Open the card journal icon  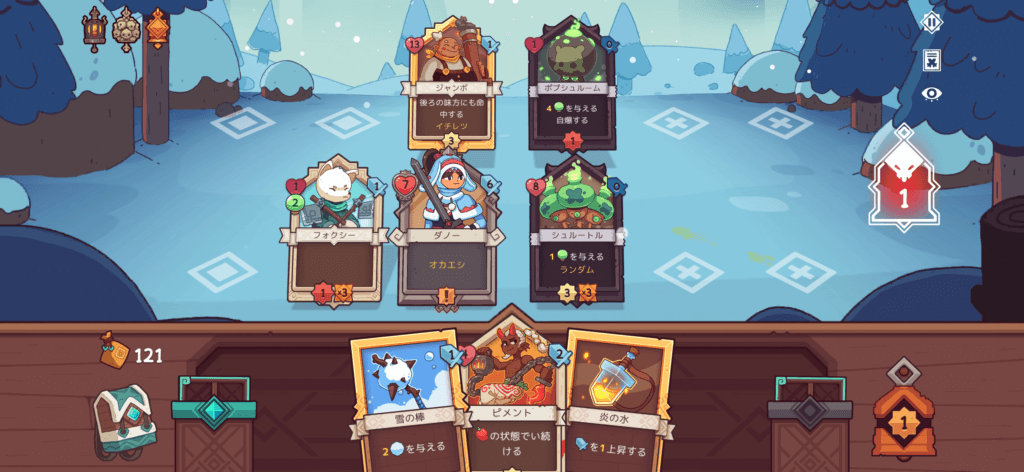click(x=931, y=59)
